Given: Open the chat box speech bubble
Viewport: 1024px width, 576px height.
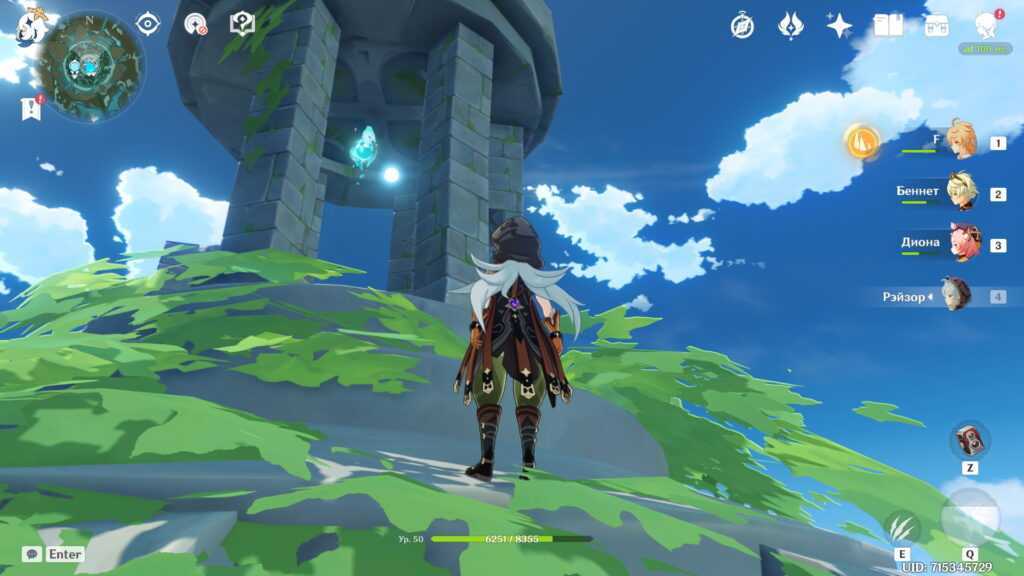Looking at the screenshot, I should pyautogui.click(x=32, y=554).
